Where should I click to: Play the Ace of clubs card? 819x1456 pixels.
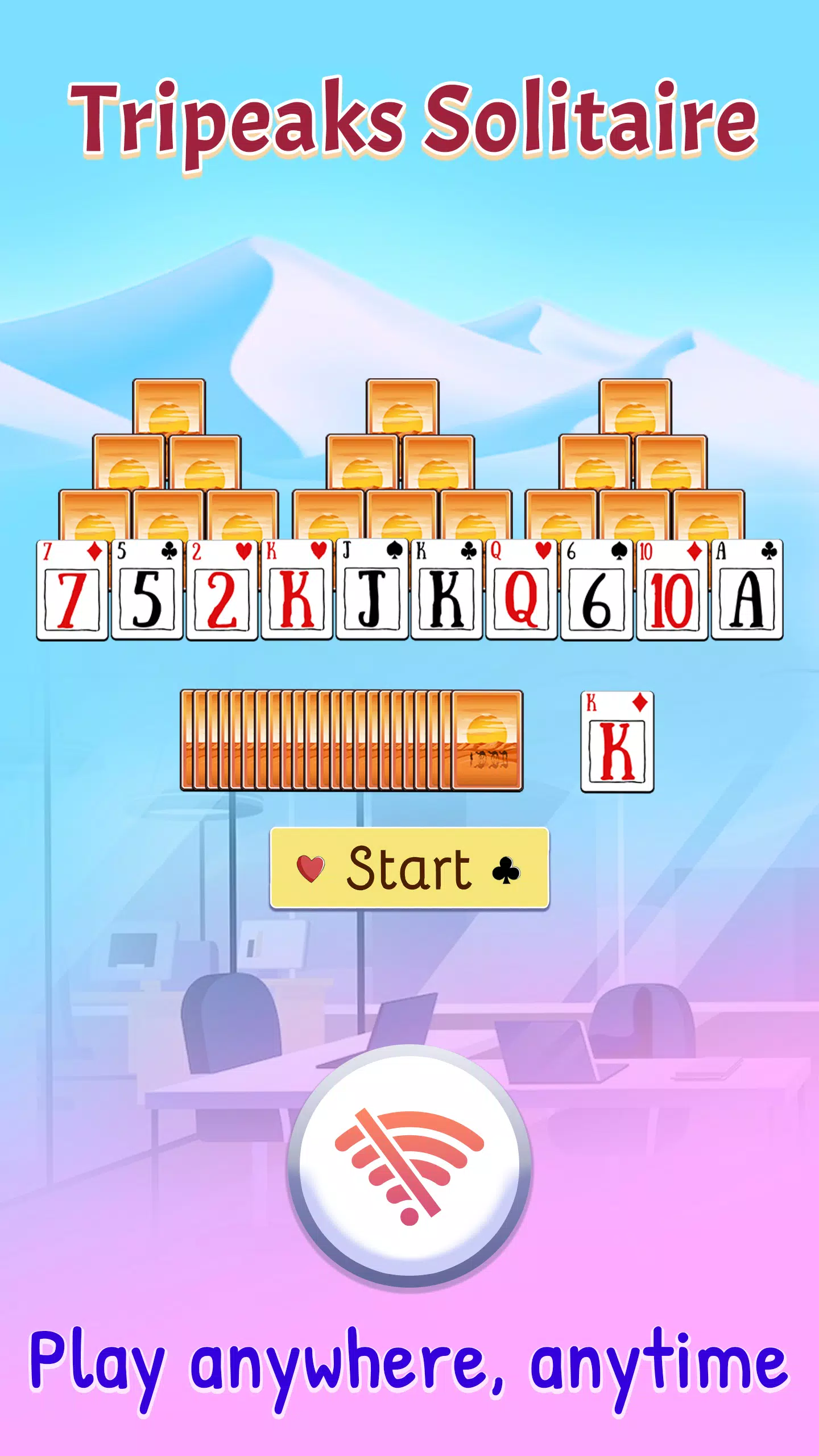(x=747, y=590)
